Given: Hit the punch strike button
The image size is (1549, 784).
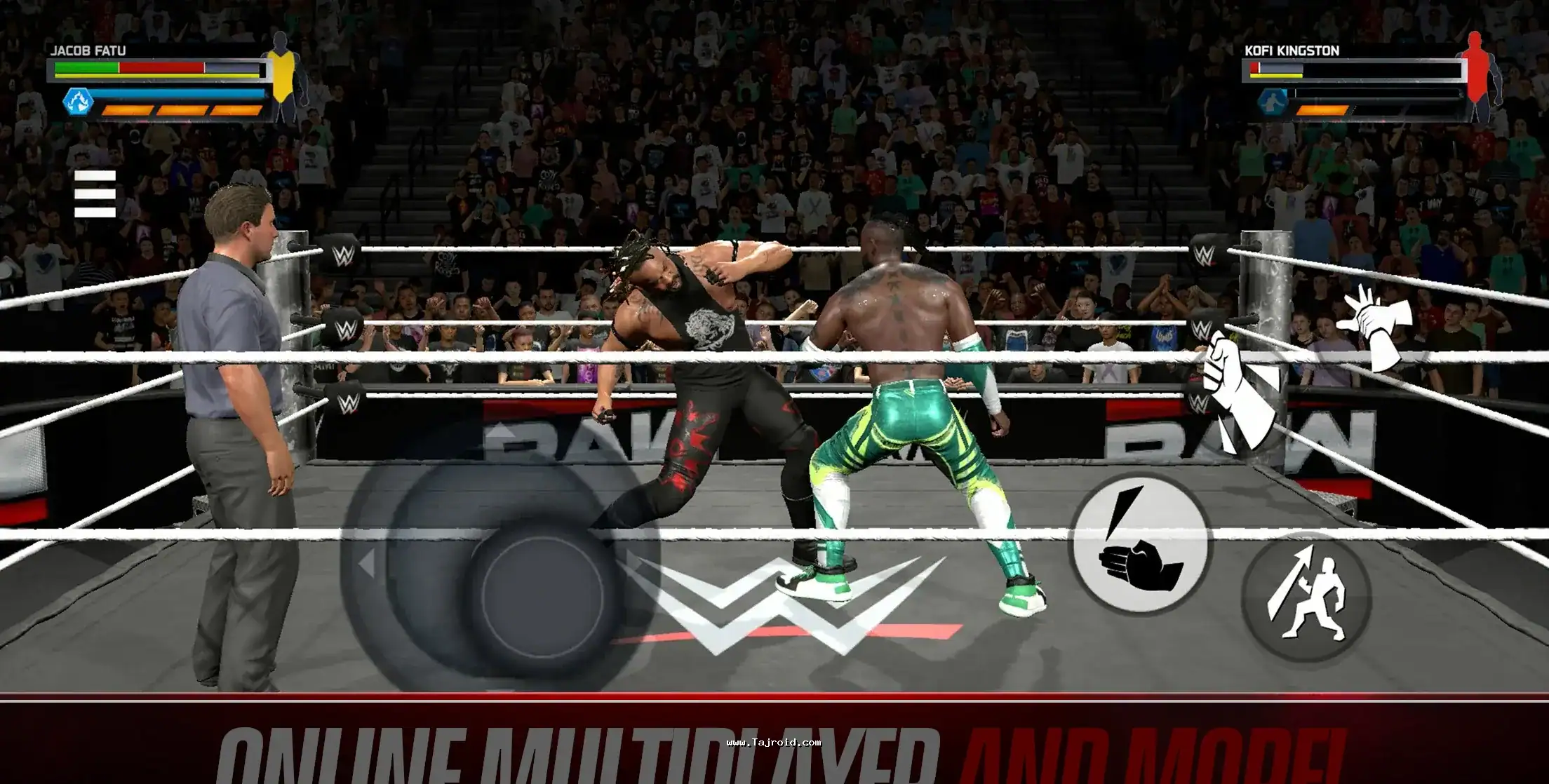Looking at the screenshot, I should coord(1139,545).
